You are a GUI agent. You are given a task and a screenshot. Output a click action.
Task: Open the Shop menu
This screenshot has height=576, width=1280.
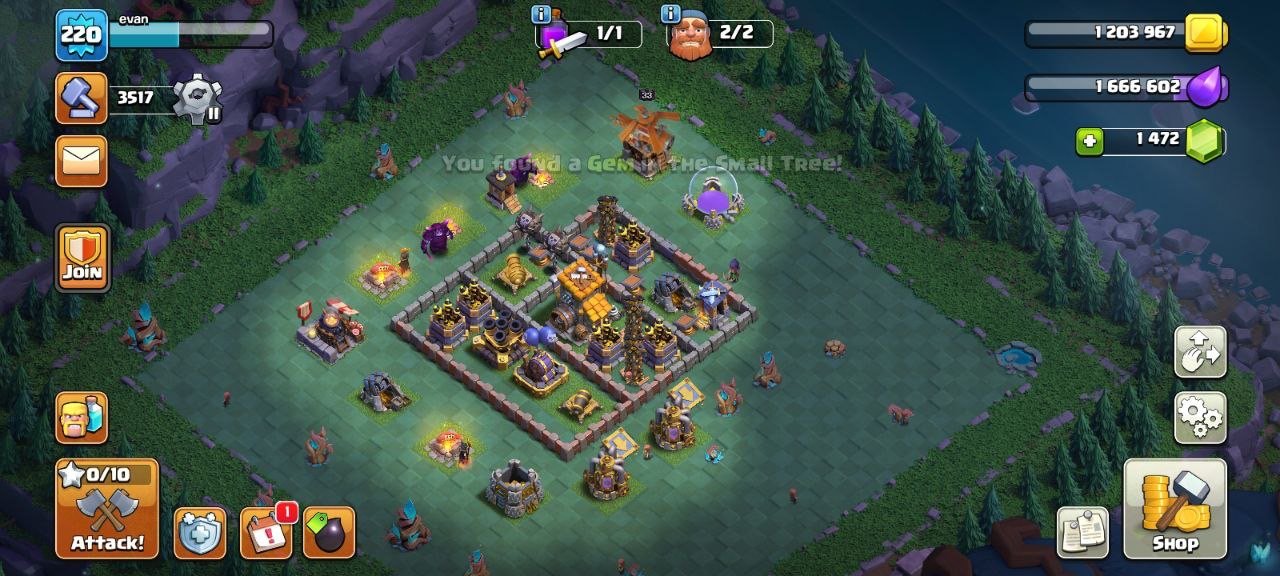coord(1175,509)
